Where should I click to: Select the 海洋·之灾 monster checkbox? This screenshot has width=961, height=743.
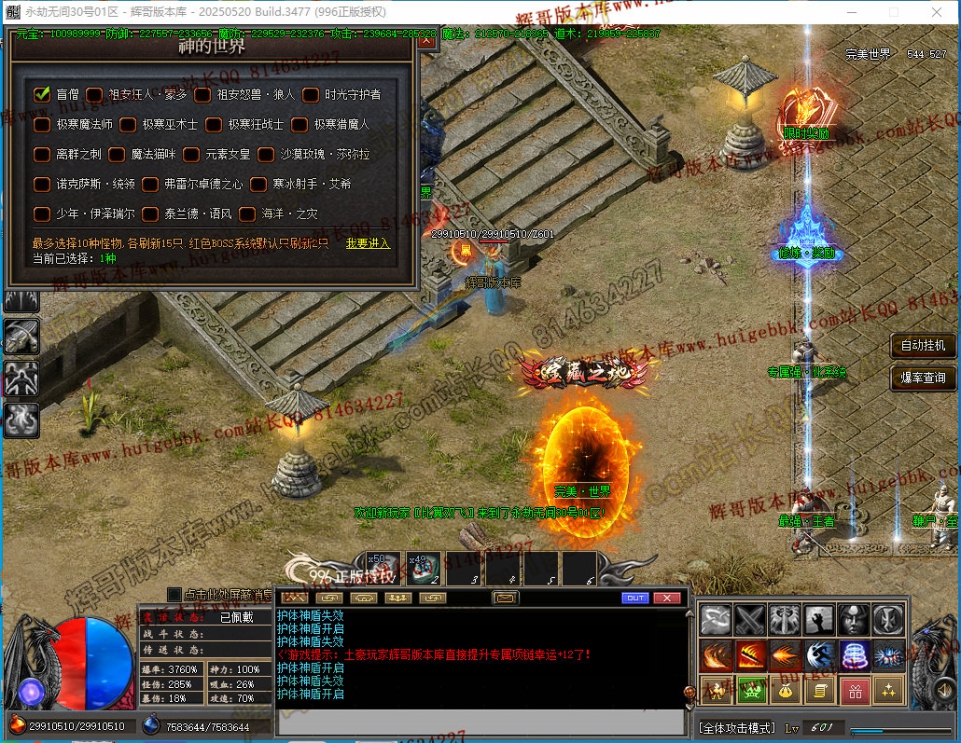[x=246, y=214]
